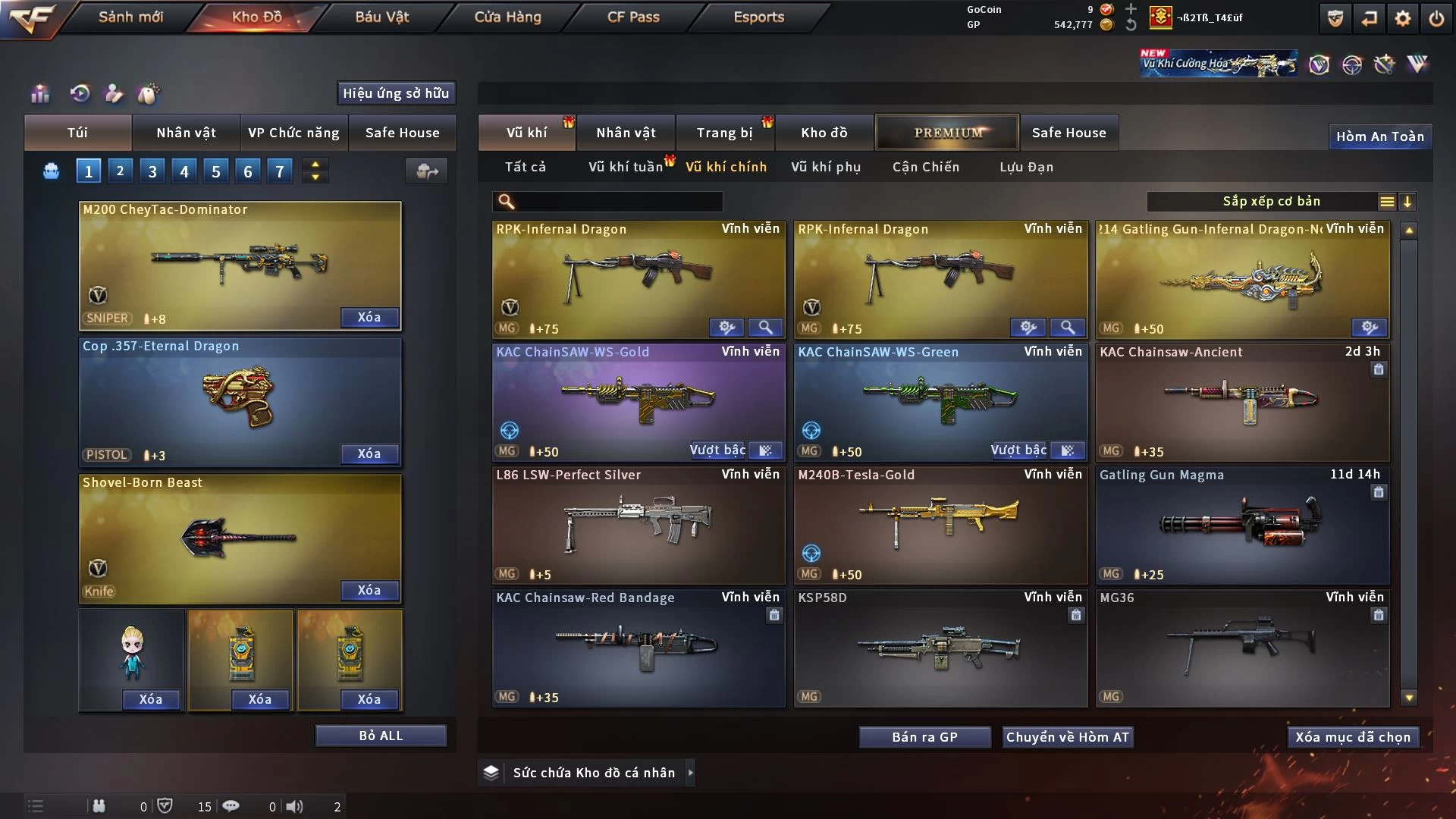Click the Bán ra GP sell button
This screenshot has width=1456, height=819.
(x=924, y=737)
